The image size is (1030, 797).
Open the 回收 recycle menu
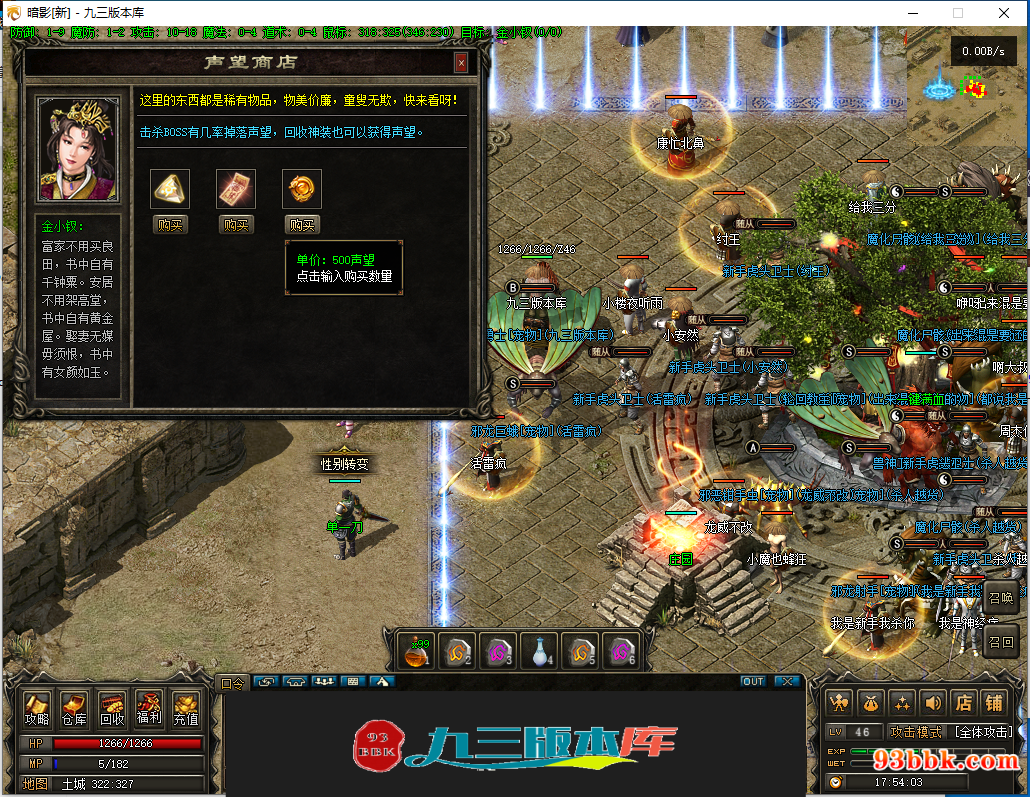[x=112, y=709]
